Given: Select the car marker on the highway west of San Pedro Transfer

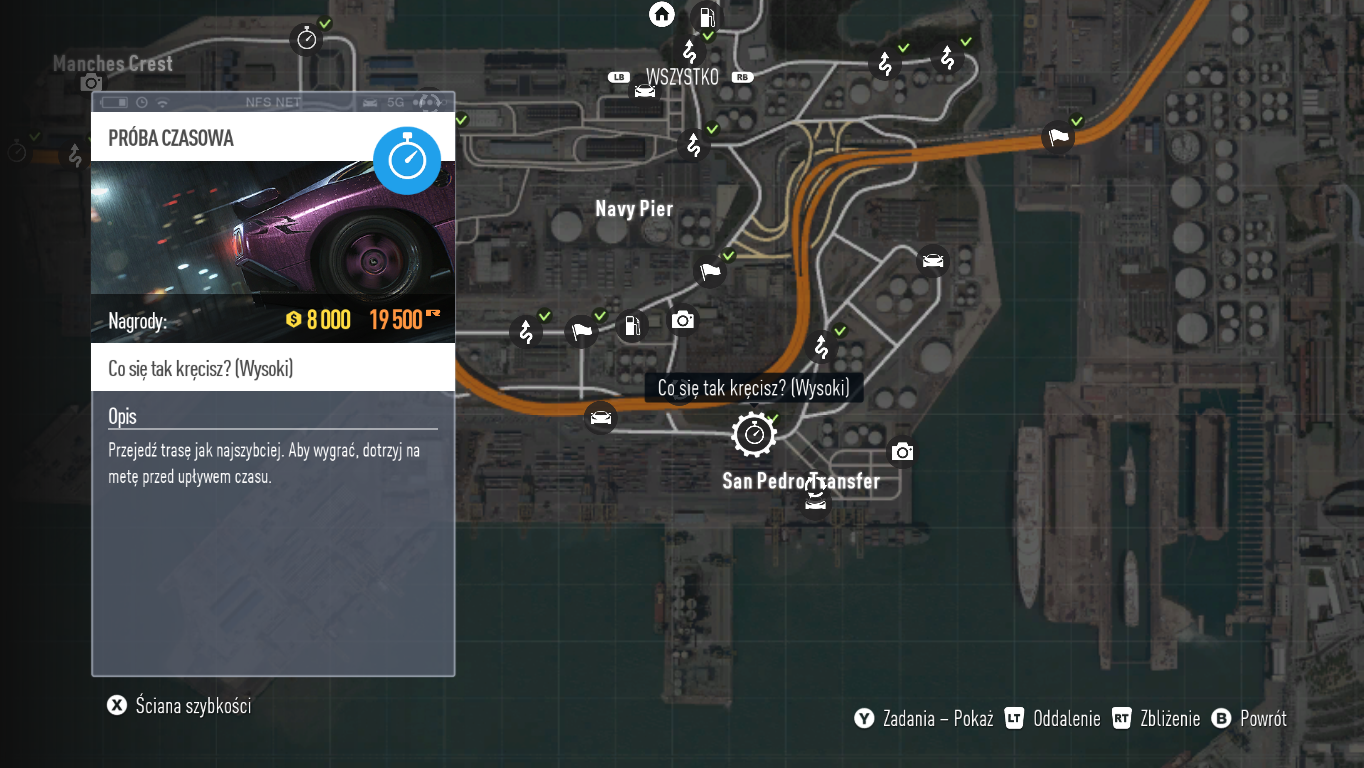Looking at the screenshot, I should pyautogui.click(x=600, y=417).
